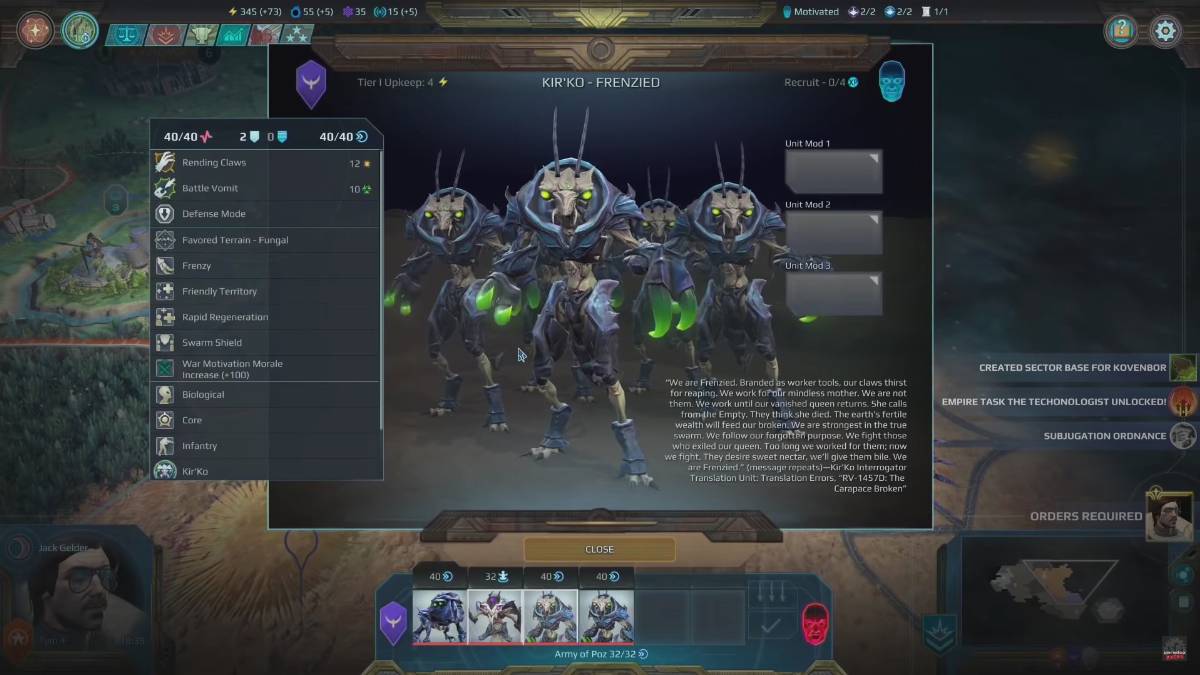Close the Kir'ko Frenzied unit panel
Viewport: 1200px width, 675px height.
point(599,549)
